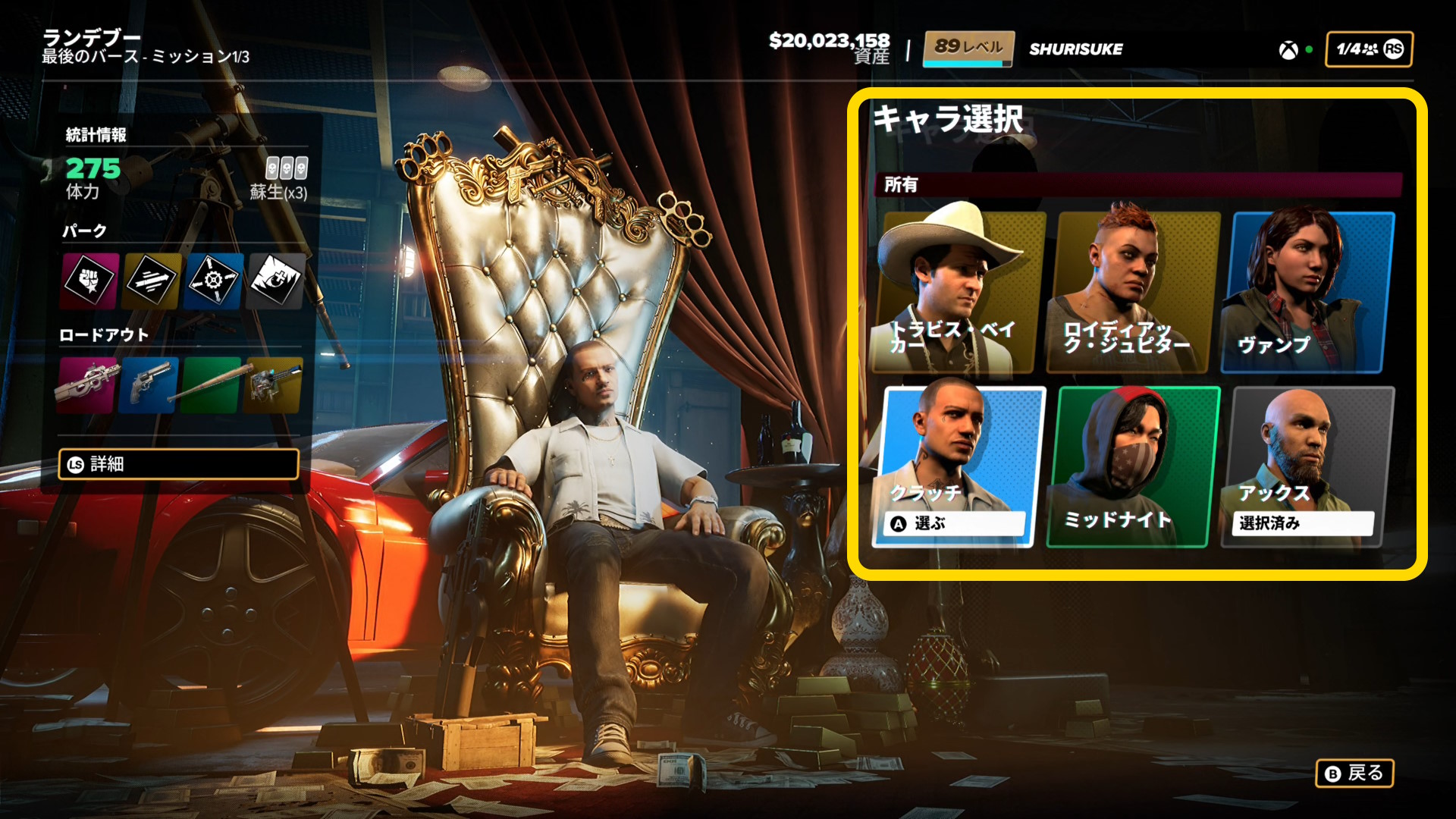Select the blue gear crosshair perk icon
Viewport: 1456px width, 819px height.
tap(214, 281)
